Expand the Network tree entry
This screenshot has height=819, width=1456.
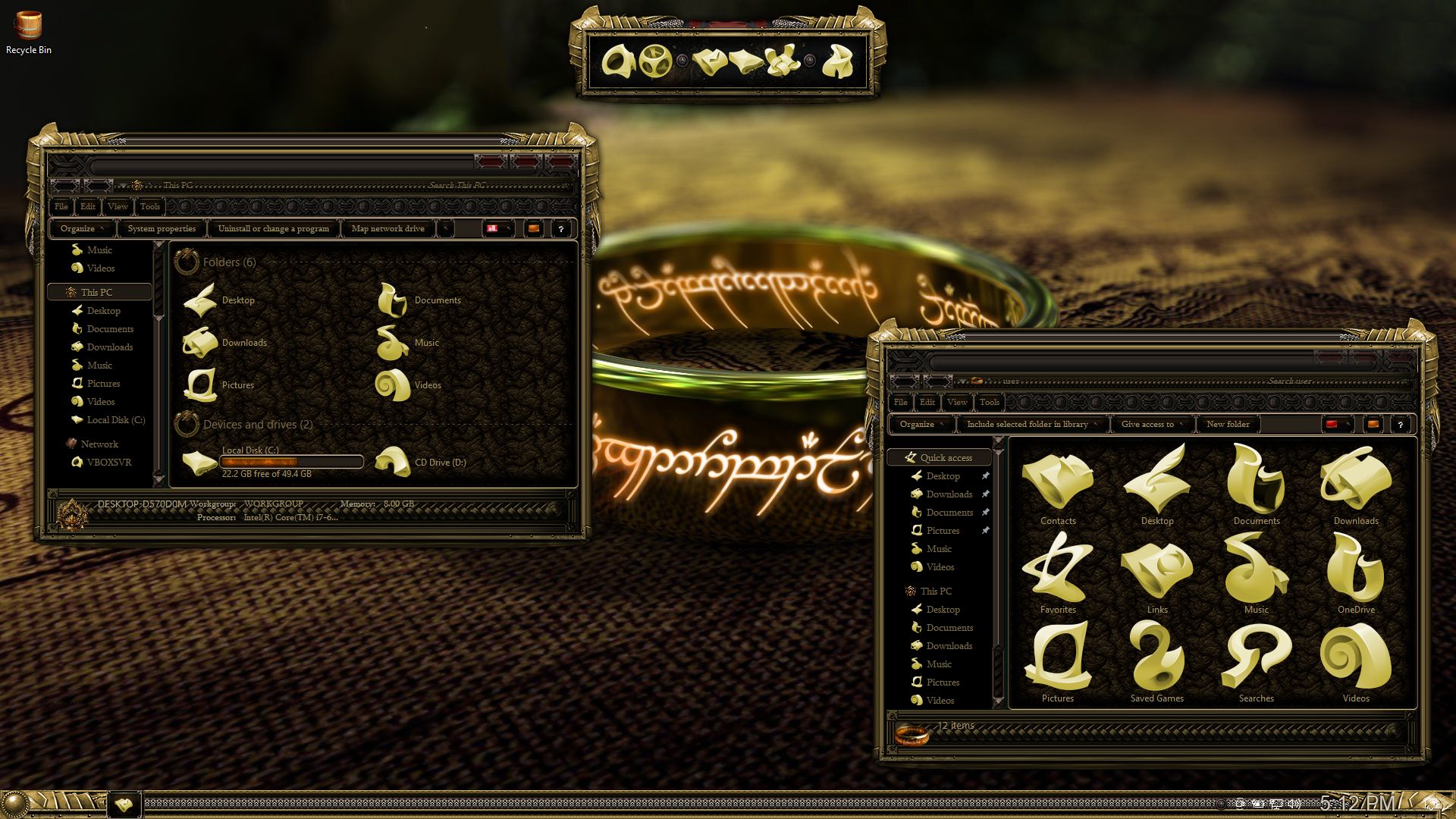click(99, 444)
